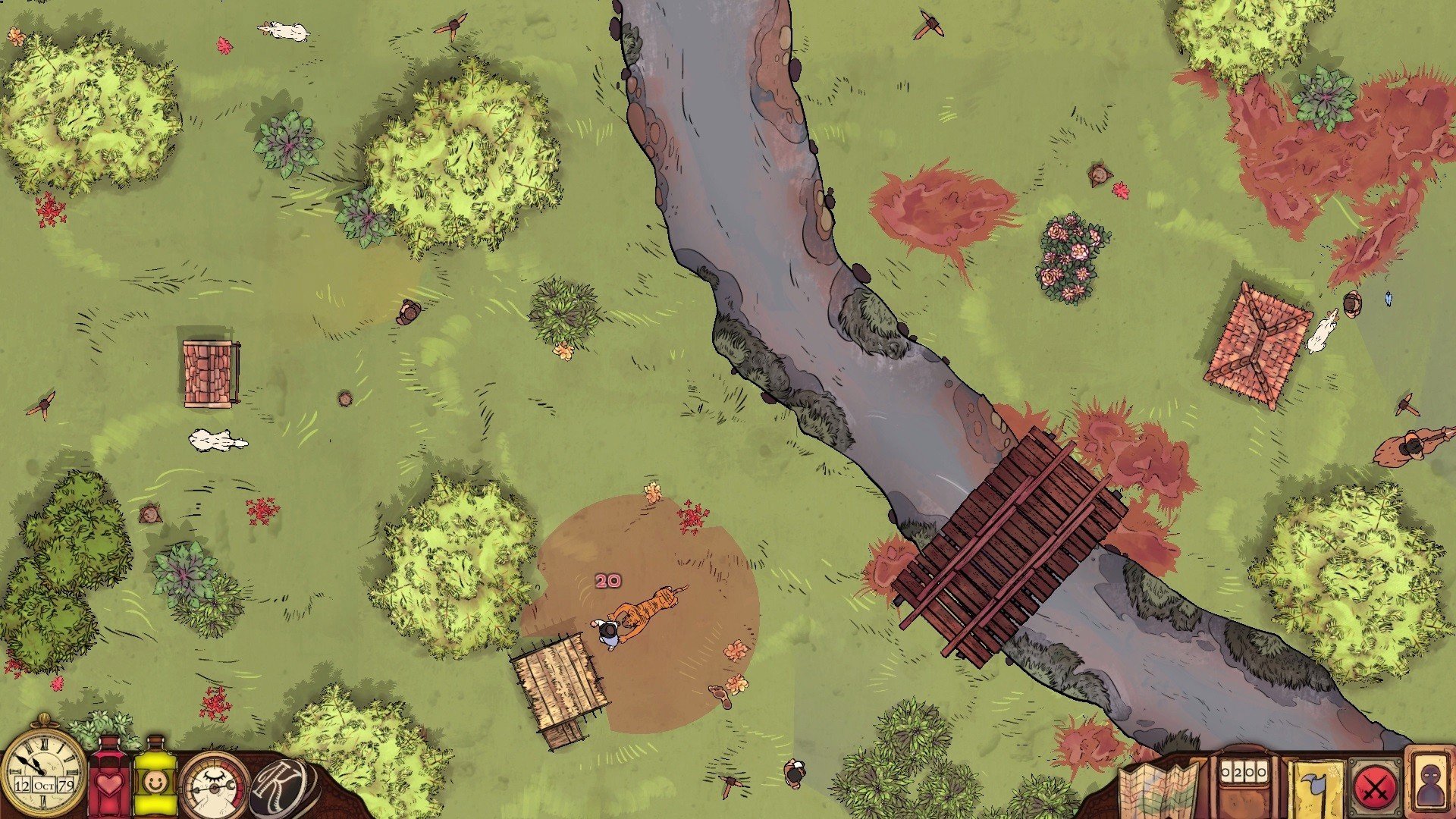This screenshot has width=1456, height=819.
Task: Select the red heart health bottle
Action: point(111,780)
